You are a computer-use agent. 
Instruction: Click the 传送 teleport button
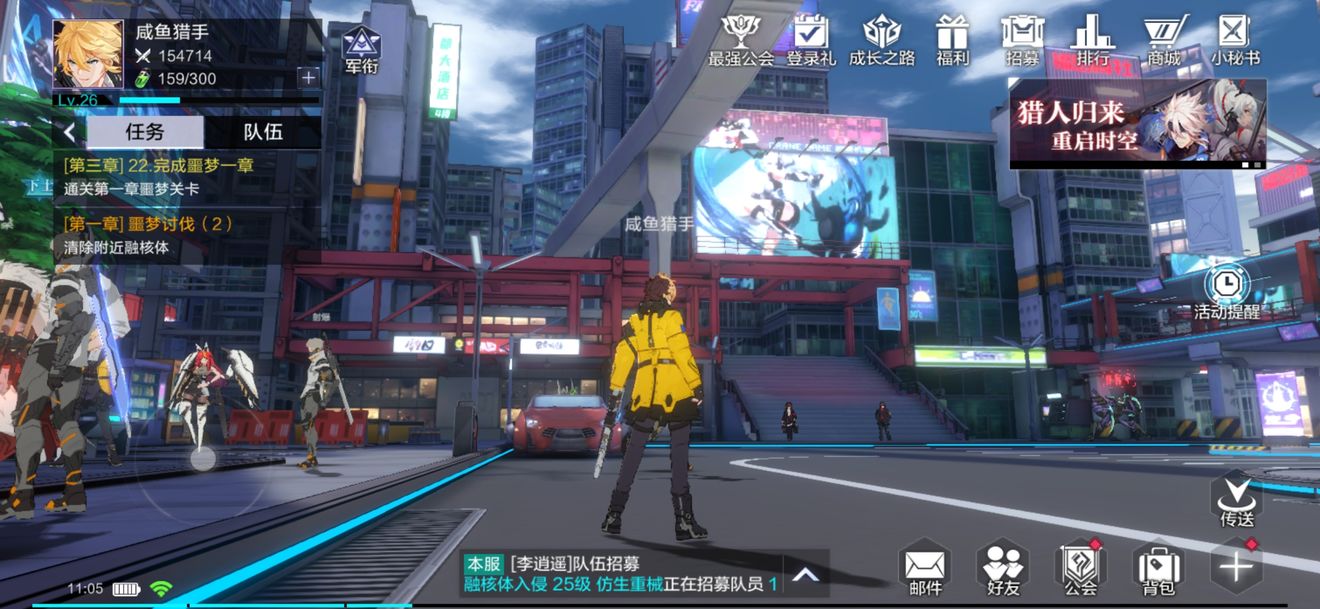click(x=1236, y=500)
